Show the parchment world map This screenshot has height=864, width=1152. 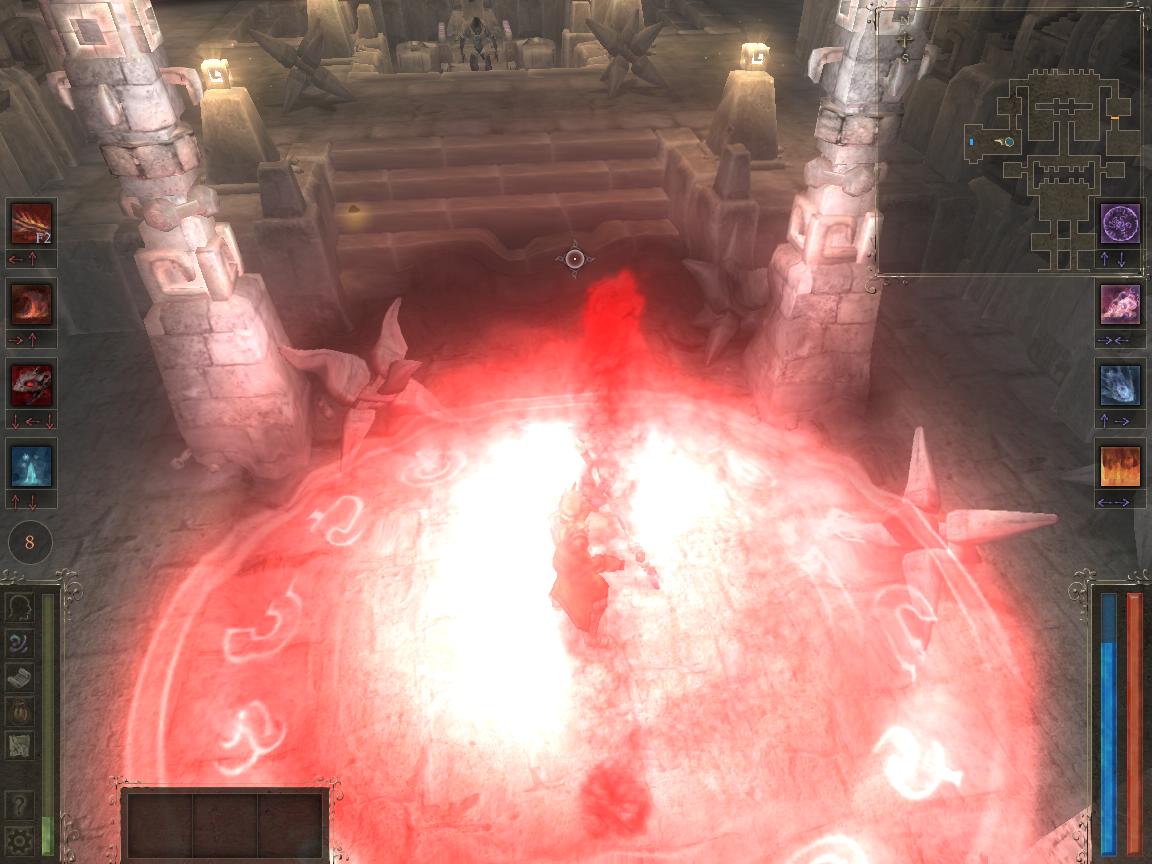[18, 745]
